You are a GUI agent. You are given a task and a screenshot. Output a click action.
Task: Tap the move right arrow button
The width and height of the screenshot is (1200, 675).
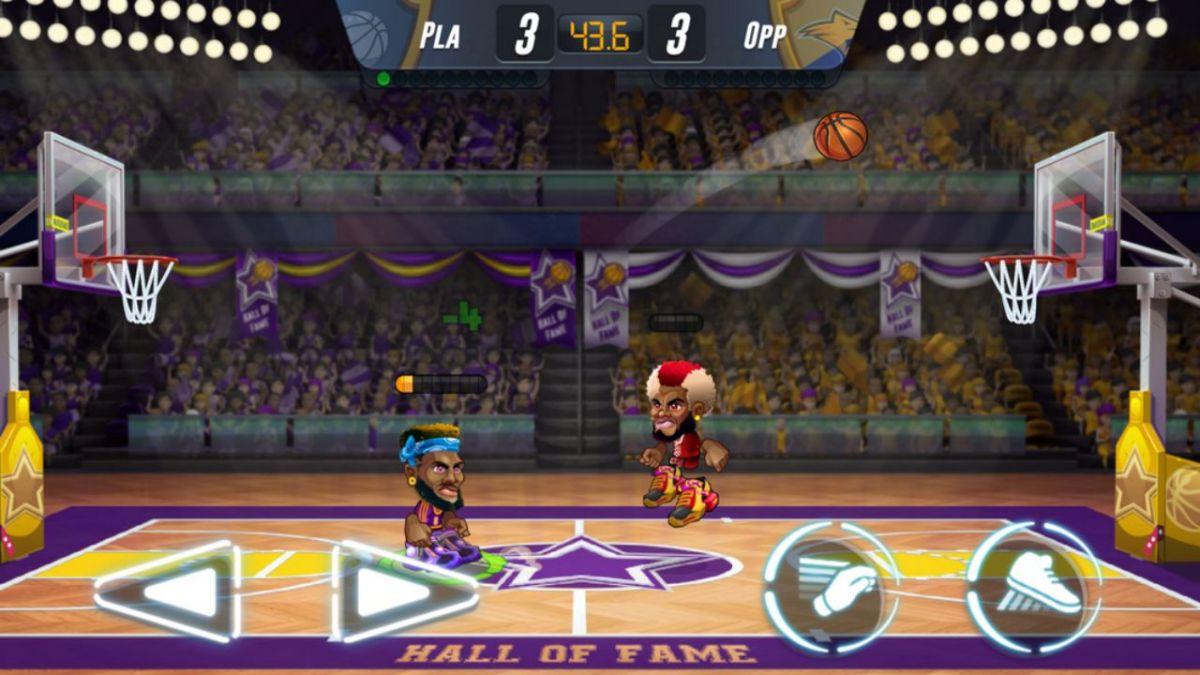coord(402,592)
